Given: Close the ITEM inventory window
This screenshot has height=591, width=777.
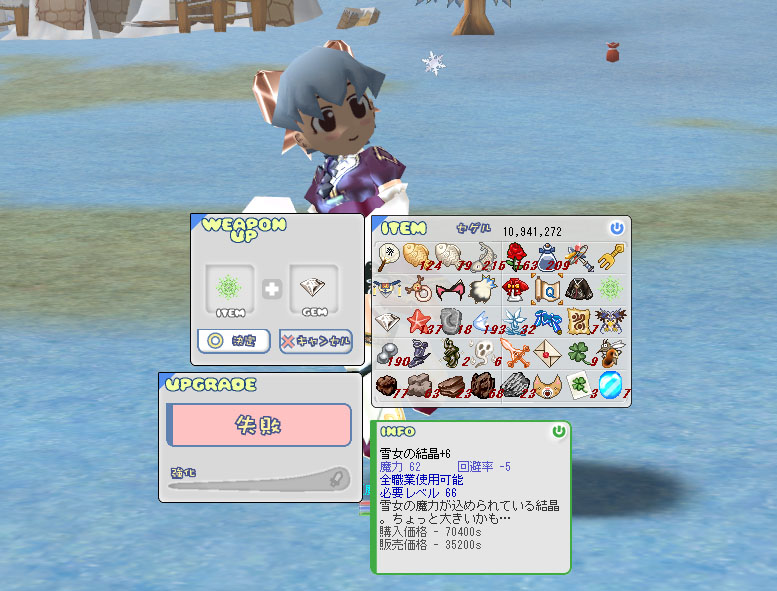Looking at the screenshot, I should 617,229.
